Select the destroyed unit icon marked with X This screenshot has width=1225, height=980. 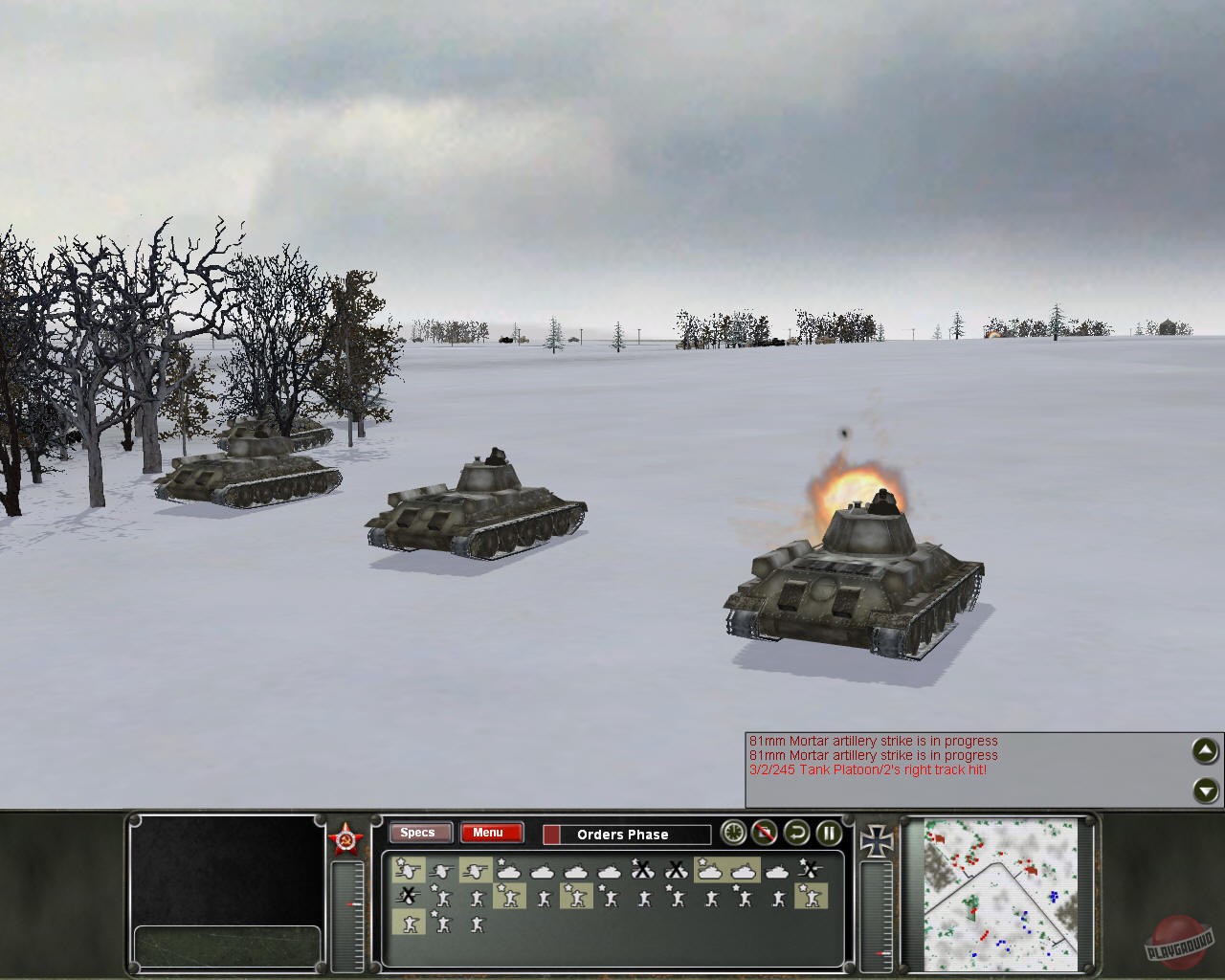tap(640, 870)
